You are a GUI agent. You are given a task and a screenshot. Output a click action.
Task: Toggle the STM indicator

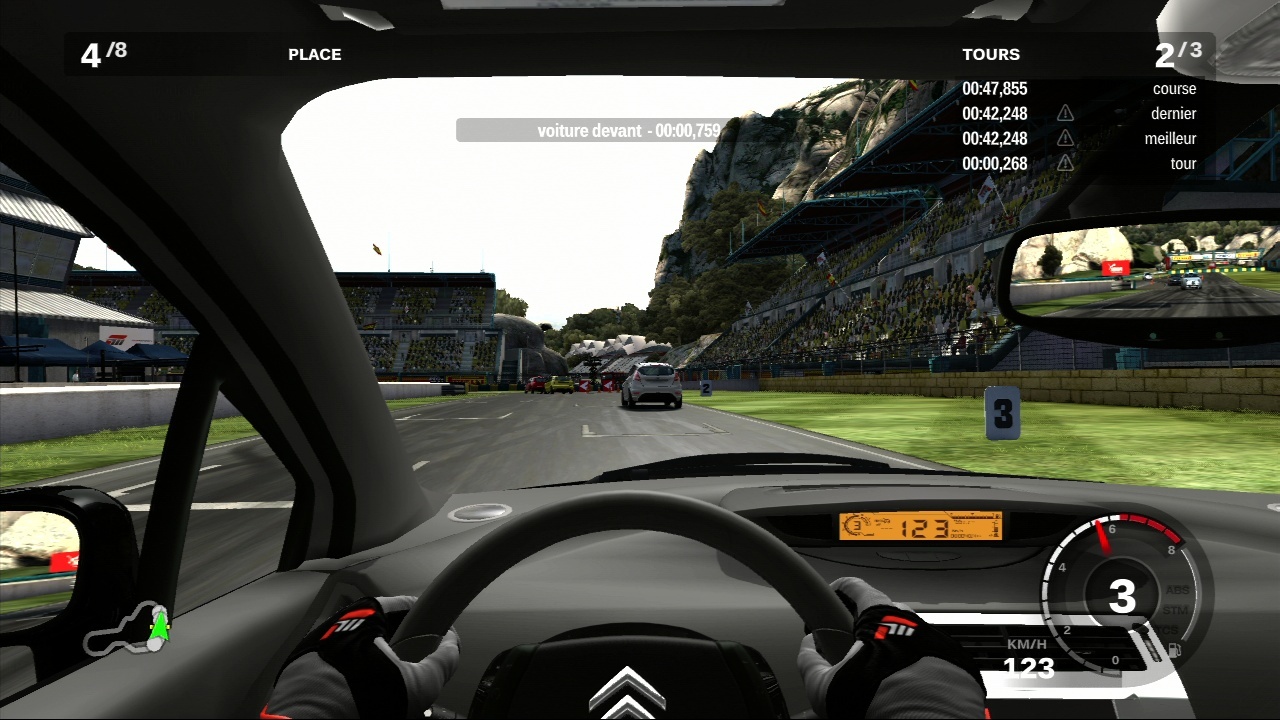(x=1177, y=610)
